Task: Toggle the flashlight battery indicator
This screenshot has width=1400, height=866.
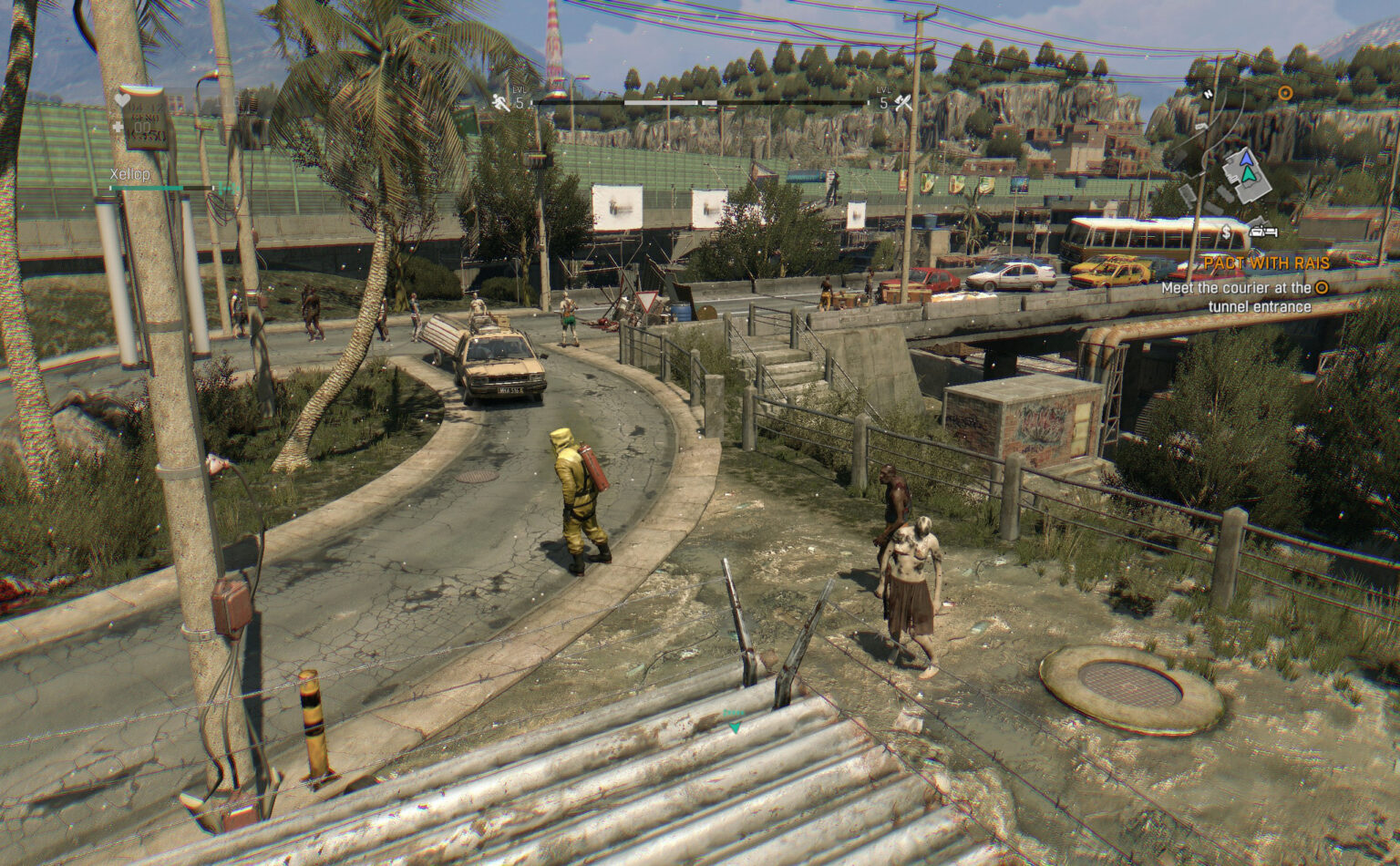Action: pyautogui.click(x=228, y=189)
